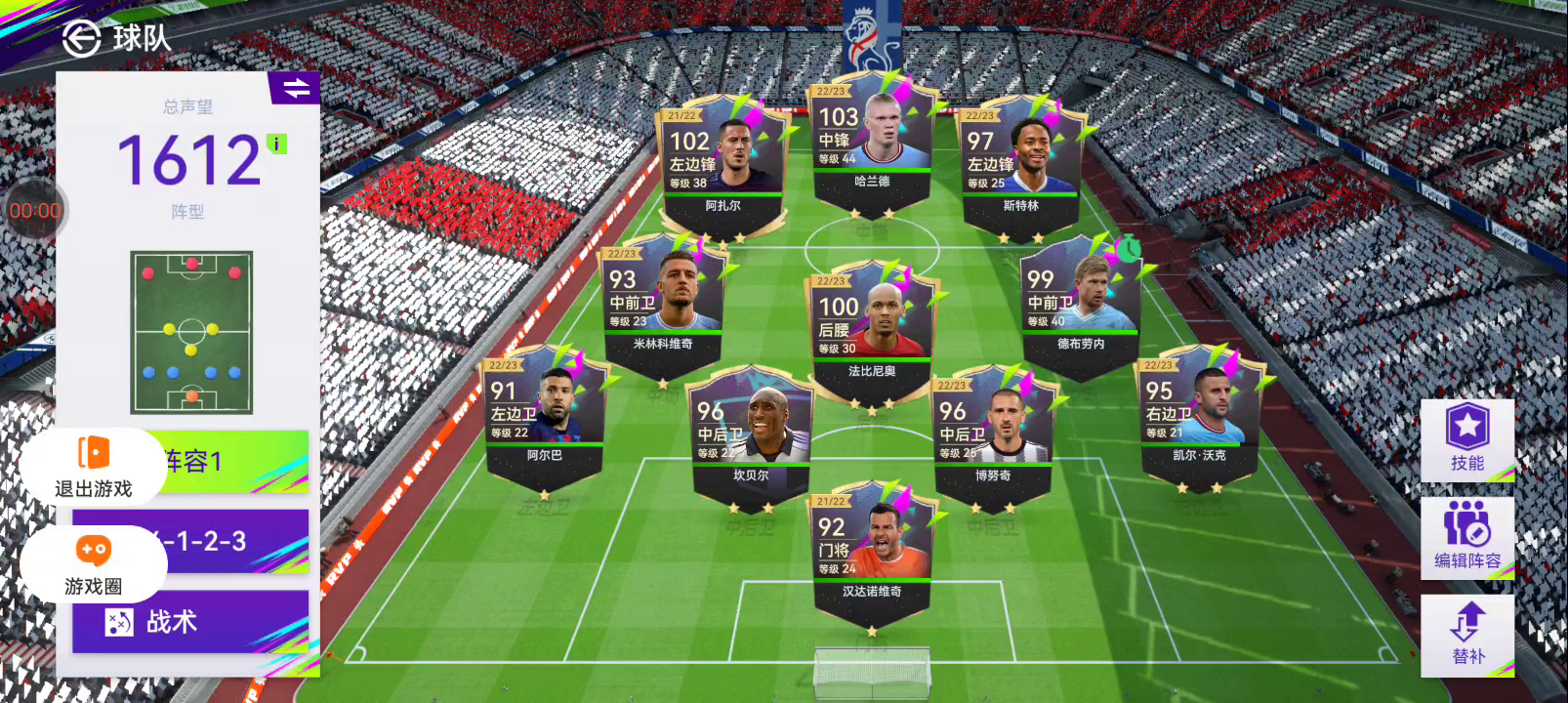This screenshot has width=1568, height=703.
Task: Go back using the arrow beside 球队
Action: click(82, 39)
